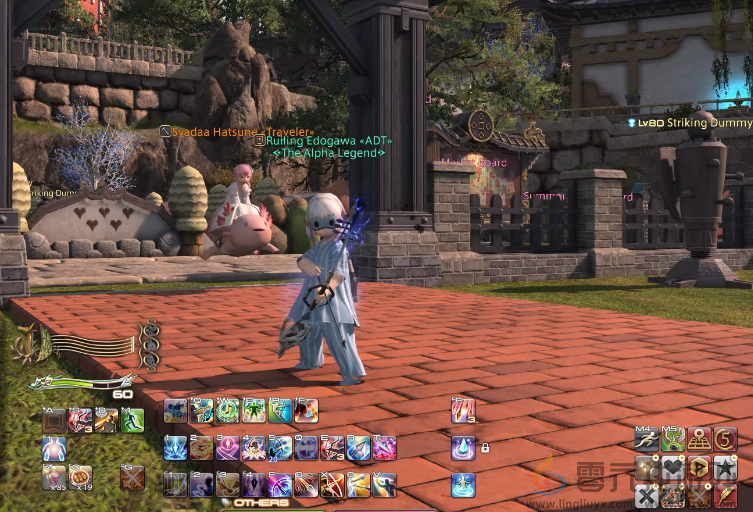Activate the blue winged-figure ability below the crystal

(x=462, y=485)
